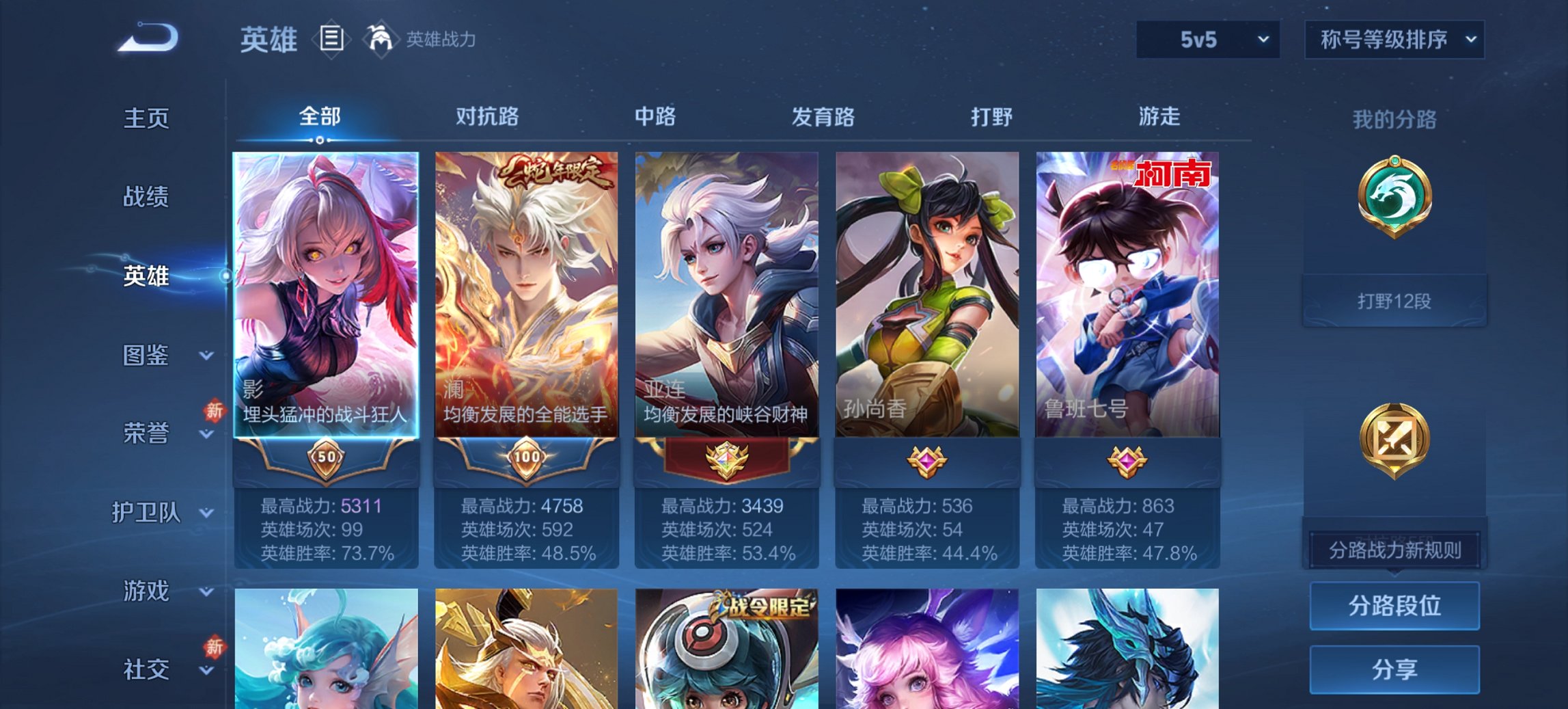Screen dimensions: 1568x709
Task: Click the 英雄战力 crest icon
Action: [381, 40]
